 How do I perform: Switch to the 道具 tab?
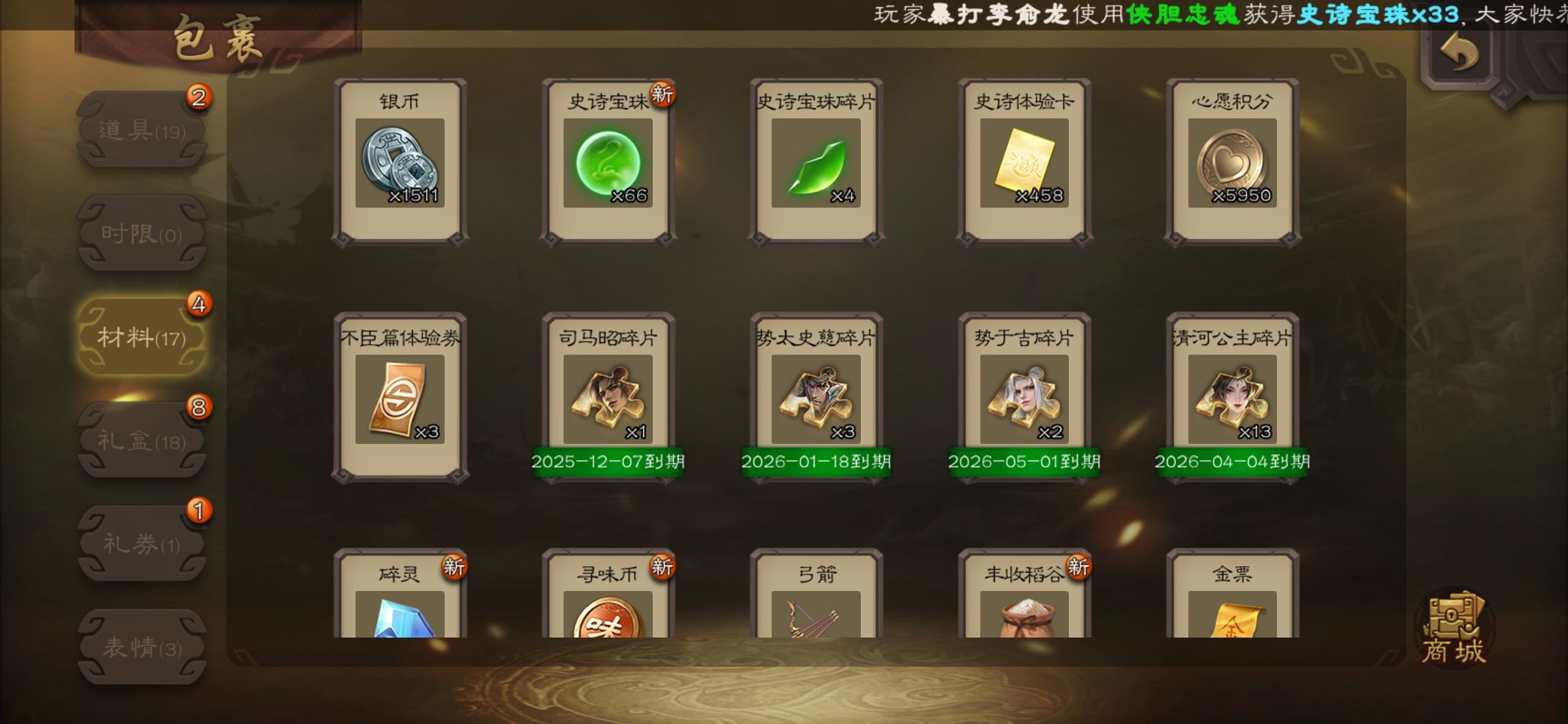click(142, 130)
